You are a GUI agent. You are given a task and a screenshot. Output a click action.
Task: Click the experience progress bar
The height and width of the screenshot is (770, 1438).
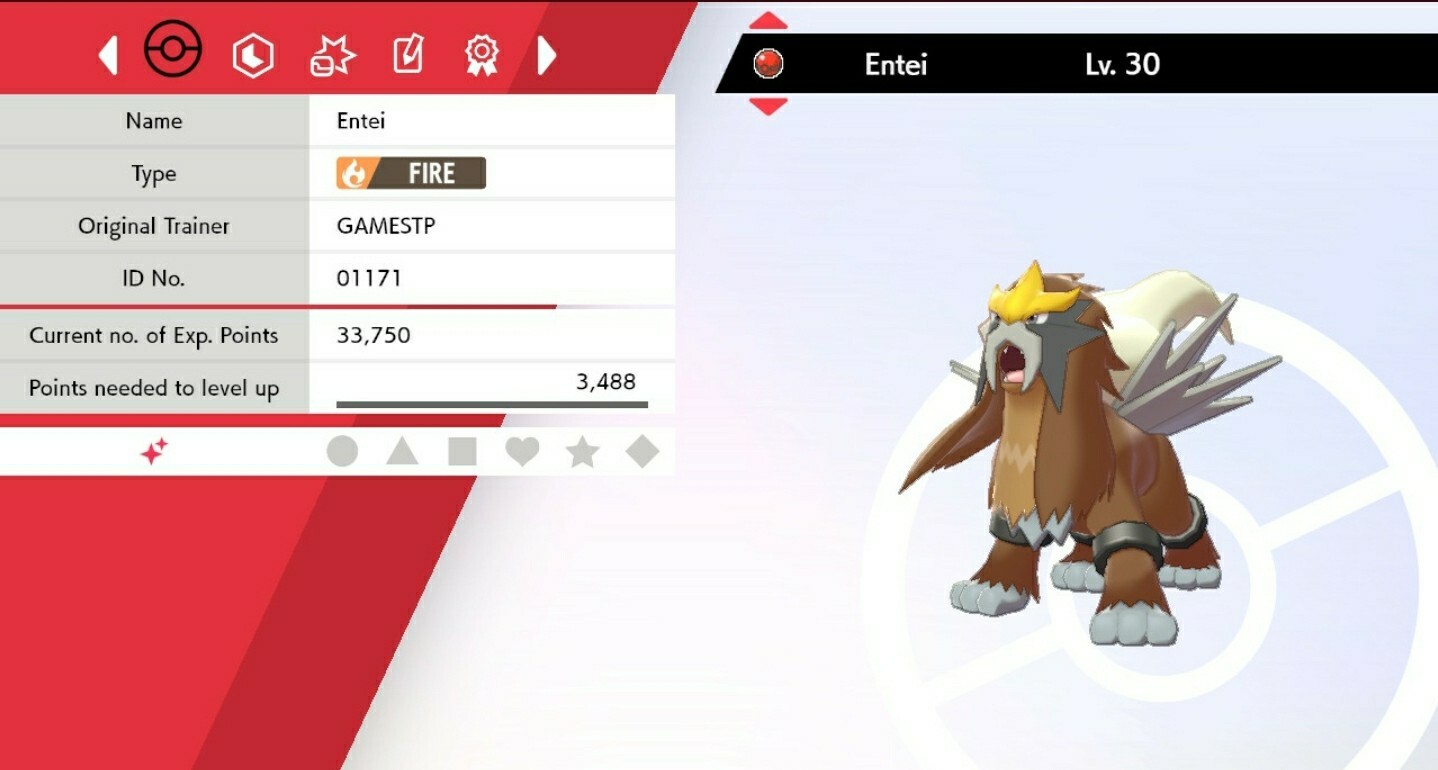[490, 404]
